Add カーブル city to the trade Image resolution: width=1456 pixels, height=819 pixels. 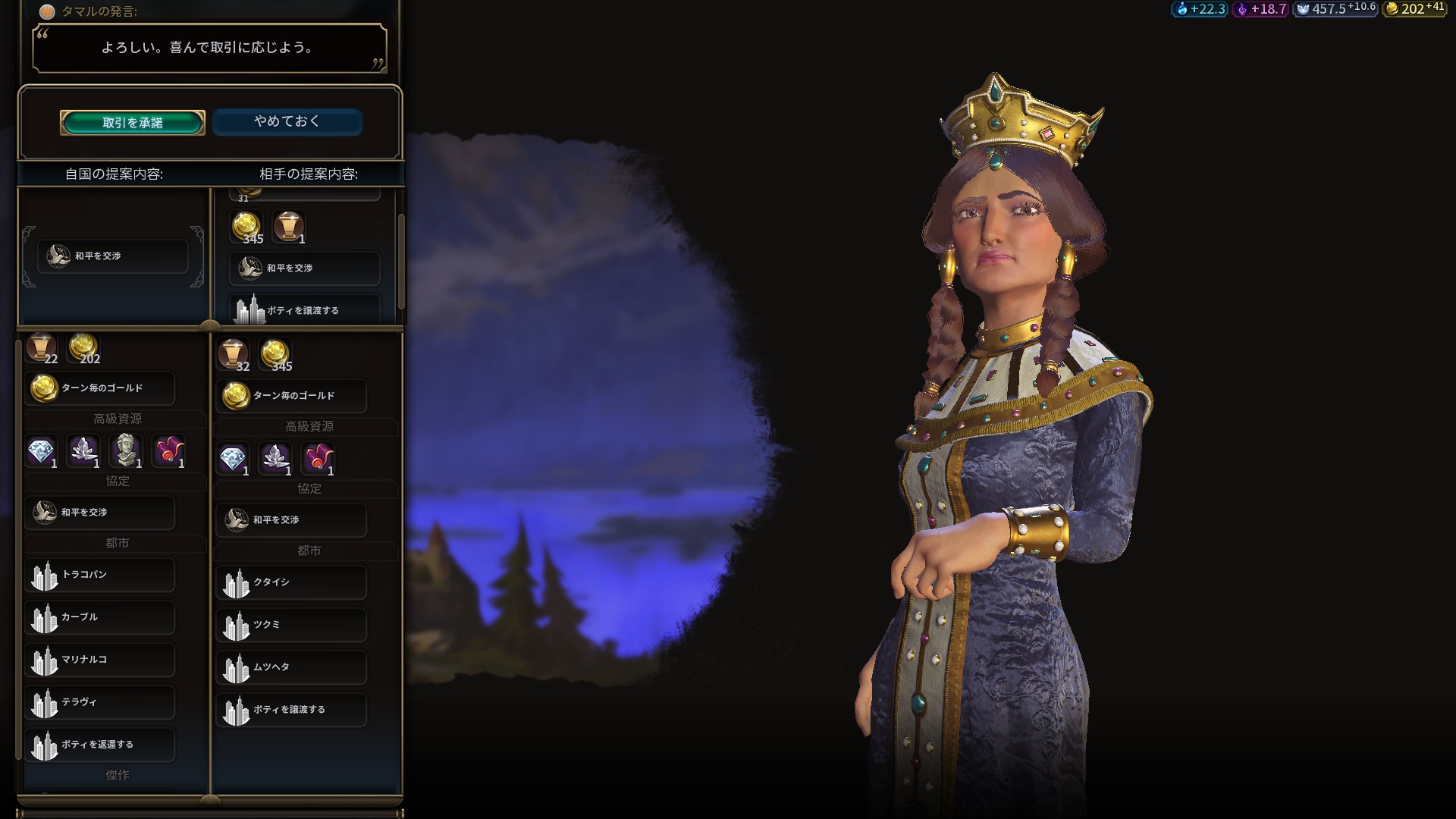point(100,617)
